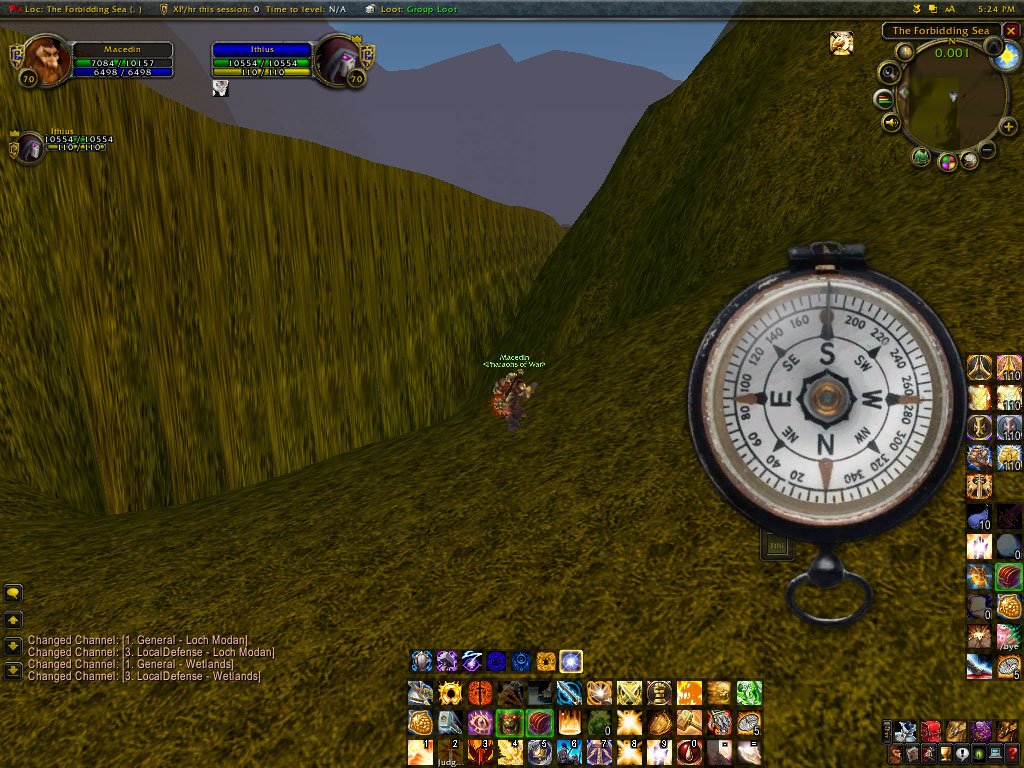Screen dimensions: 1024x768
Task: Click the Ithius party member frame
Action: pos(30,146)
